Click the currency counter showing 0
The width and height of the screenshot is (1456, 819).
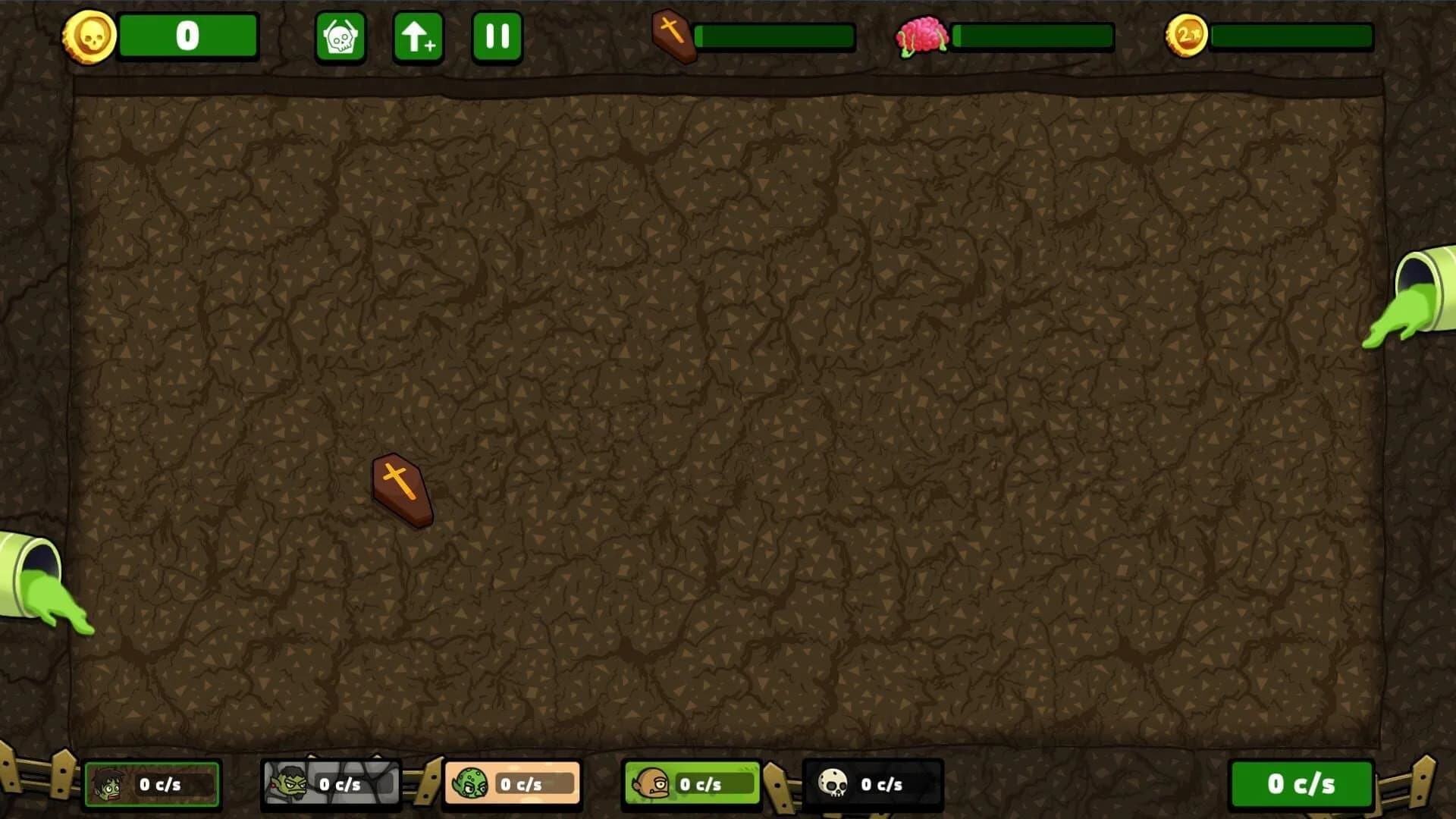(x=188, y=35)
